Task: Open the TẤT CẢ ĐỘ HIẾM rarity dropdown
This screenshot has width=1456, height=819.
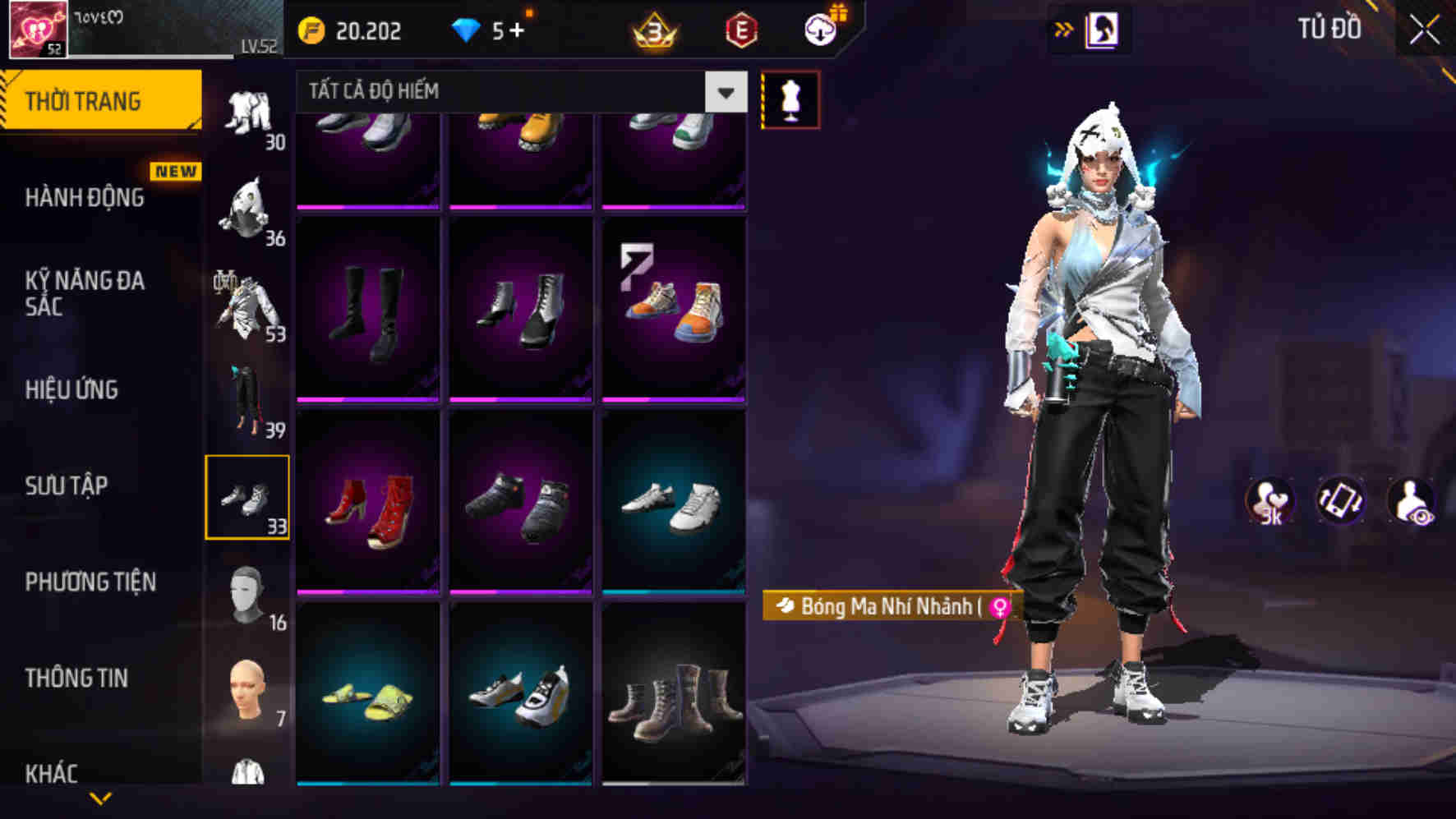Action: 518,91
